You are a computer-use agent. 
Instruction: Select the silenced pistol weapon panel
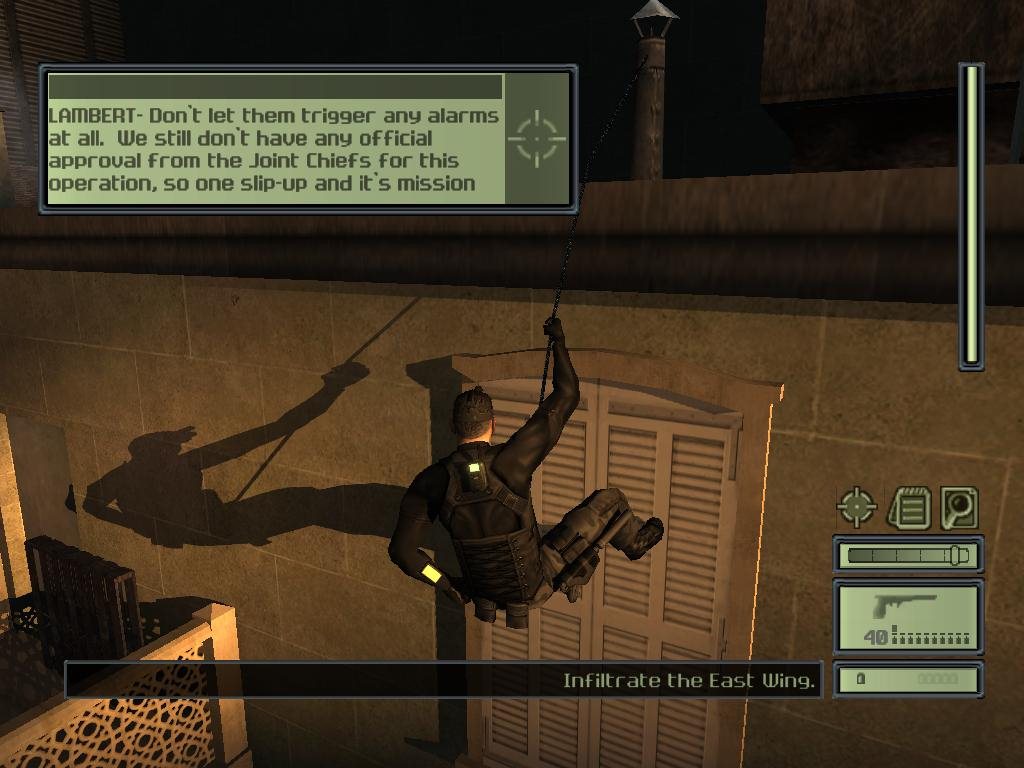pos(908,618)
